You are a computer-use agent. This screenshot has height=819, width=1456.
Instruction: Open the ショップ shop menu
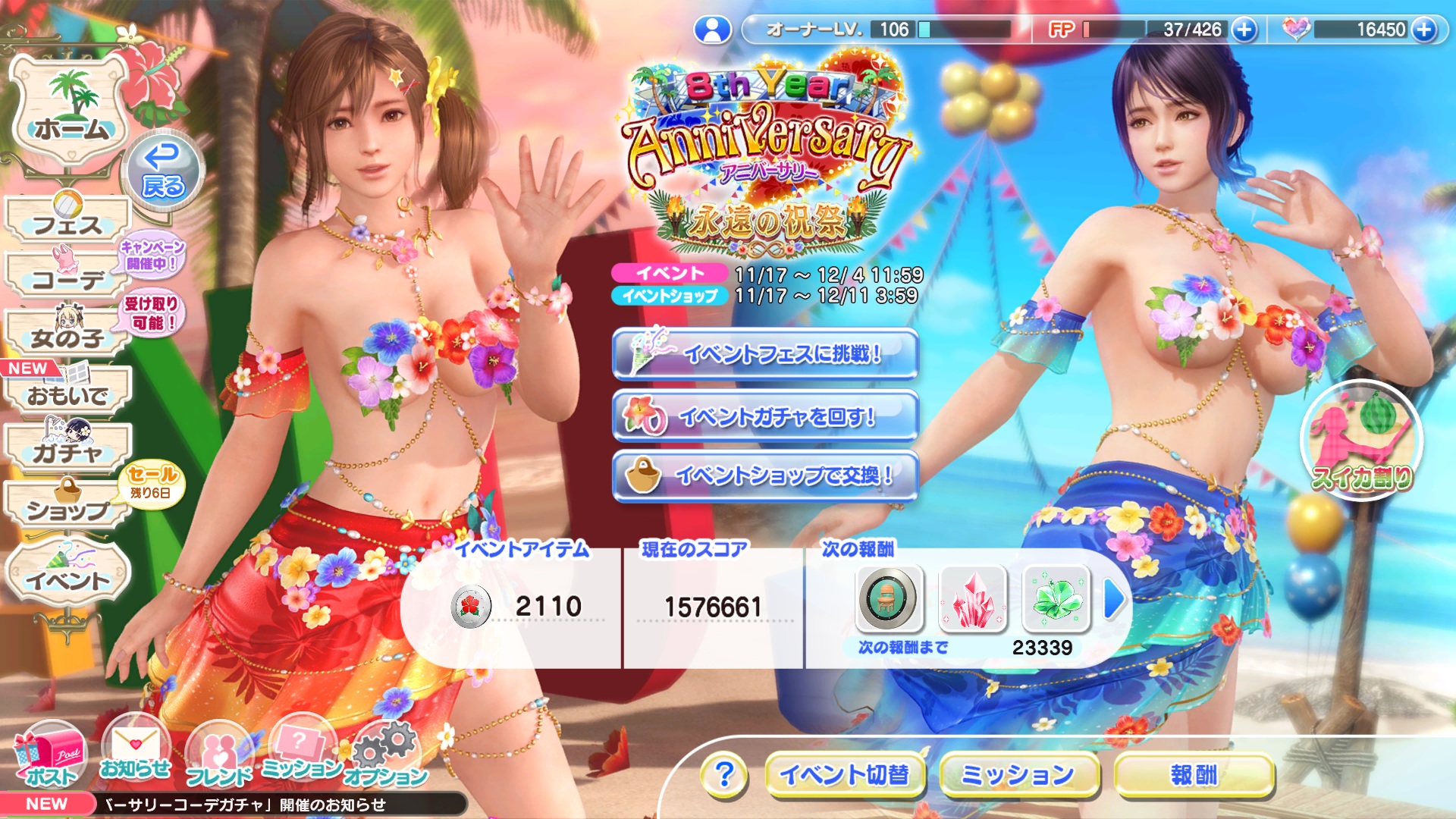[x=68, y=507]
